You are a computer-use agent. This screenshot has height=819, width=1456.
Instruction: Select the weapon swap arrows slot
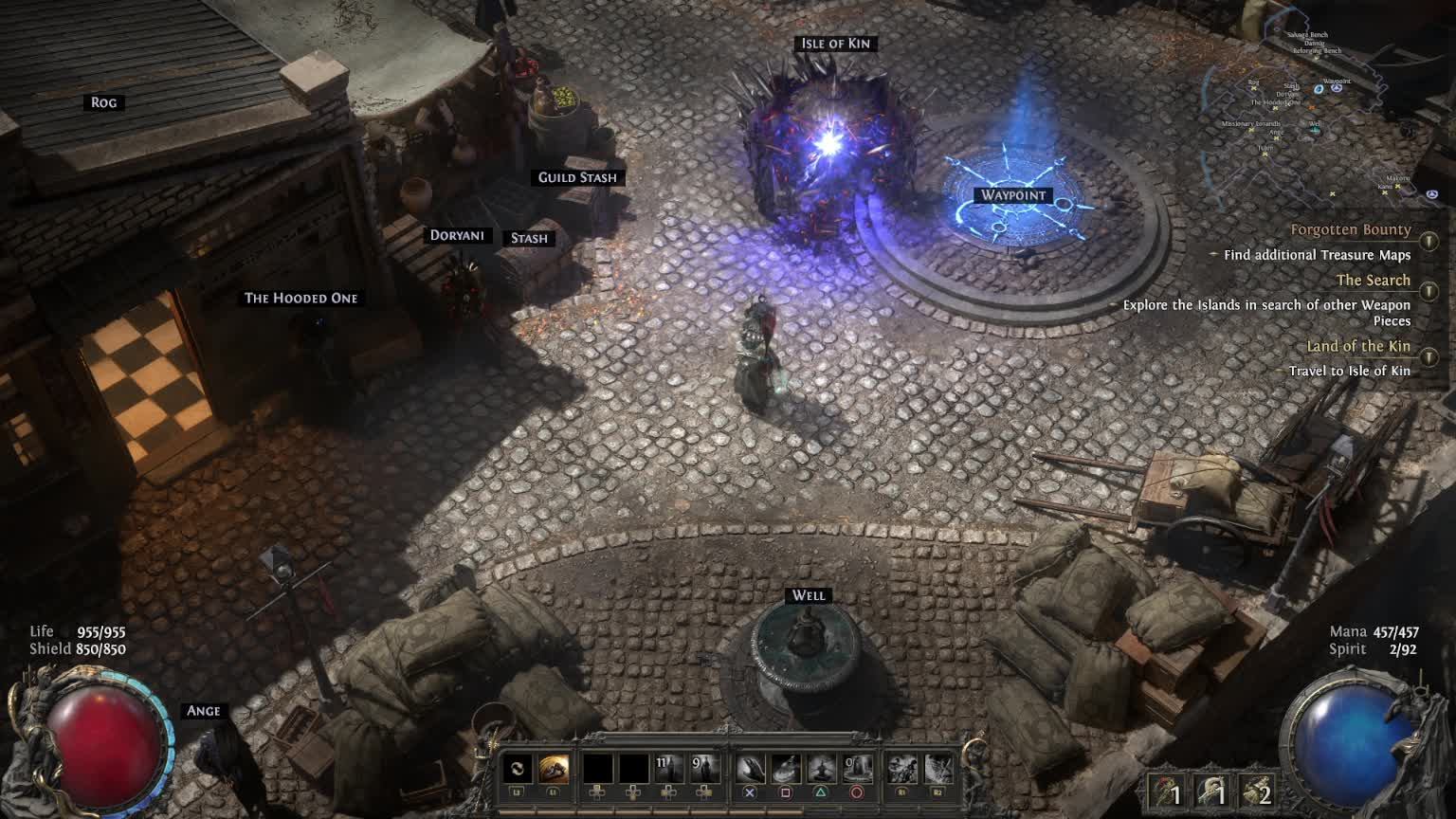tap(517, 769)
